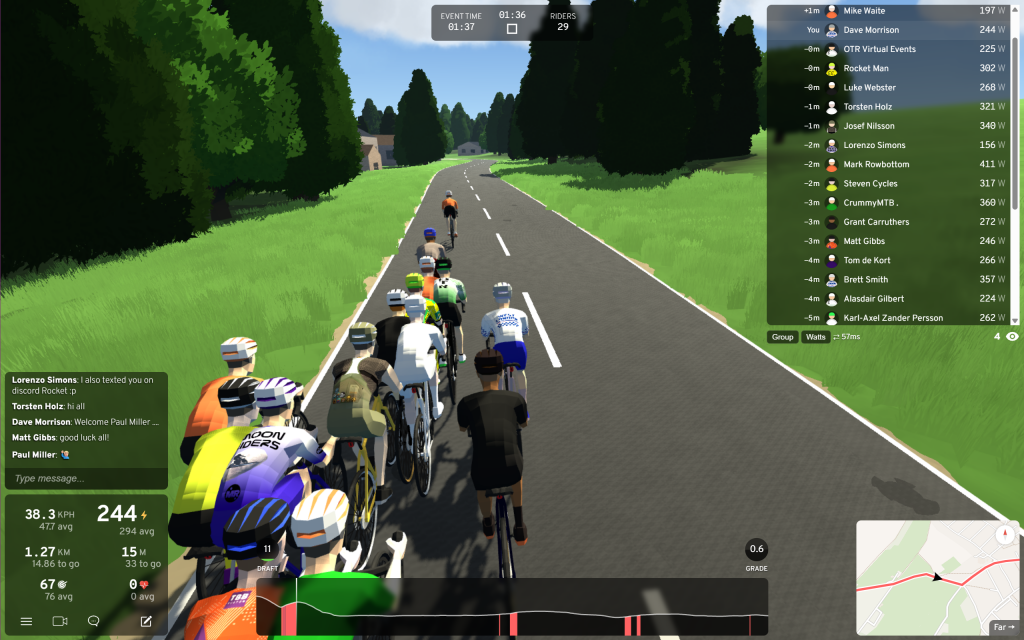The height and width of the screenshot is (640, 1024).
Task: Click the video camera icon
Action: (59, 621)
